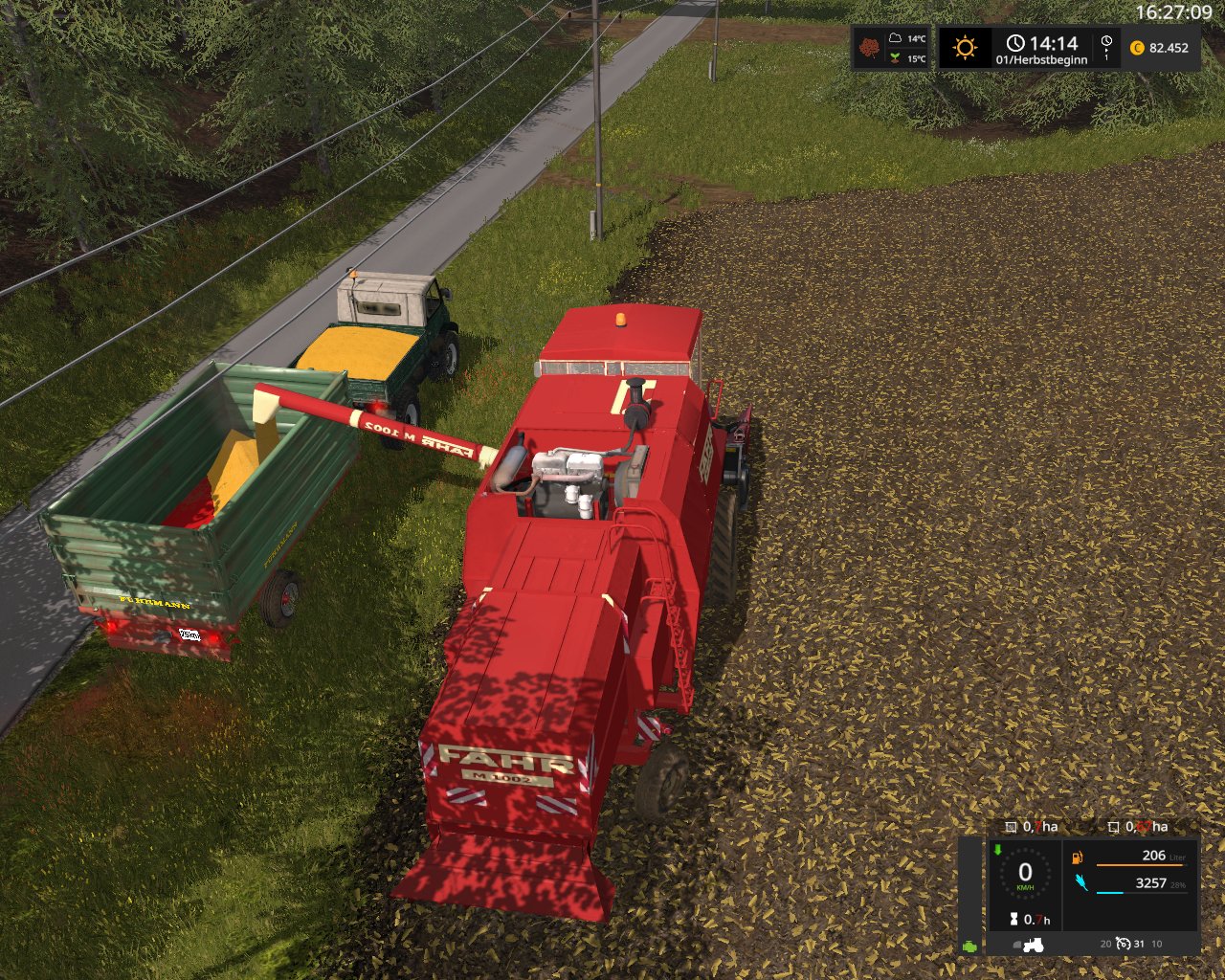Image resolution: width=1225 pixels, height=980 pixels.
Task: Select the orange fuel pump icon
Action: pyautogui.click(x=1078, y=857)
